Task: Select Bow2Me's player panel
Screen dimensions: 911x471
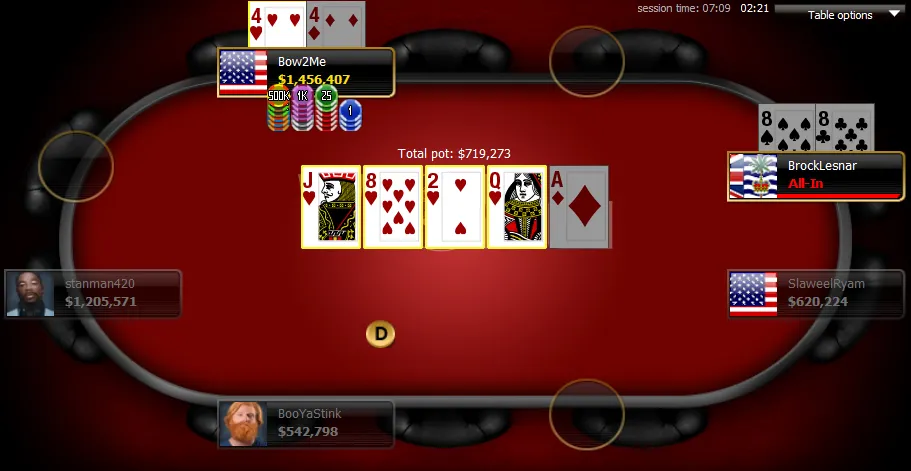Action: pyautogui.click(x=306, y=72)
